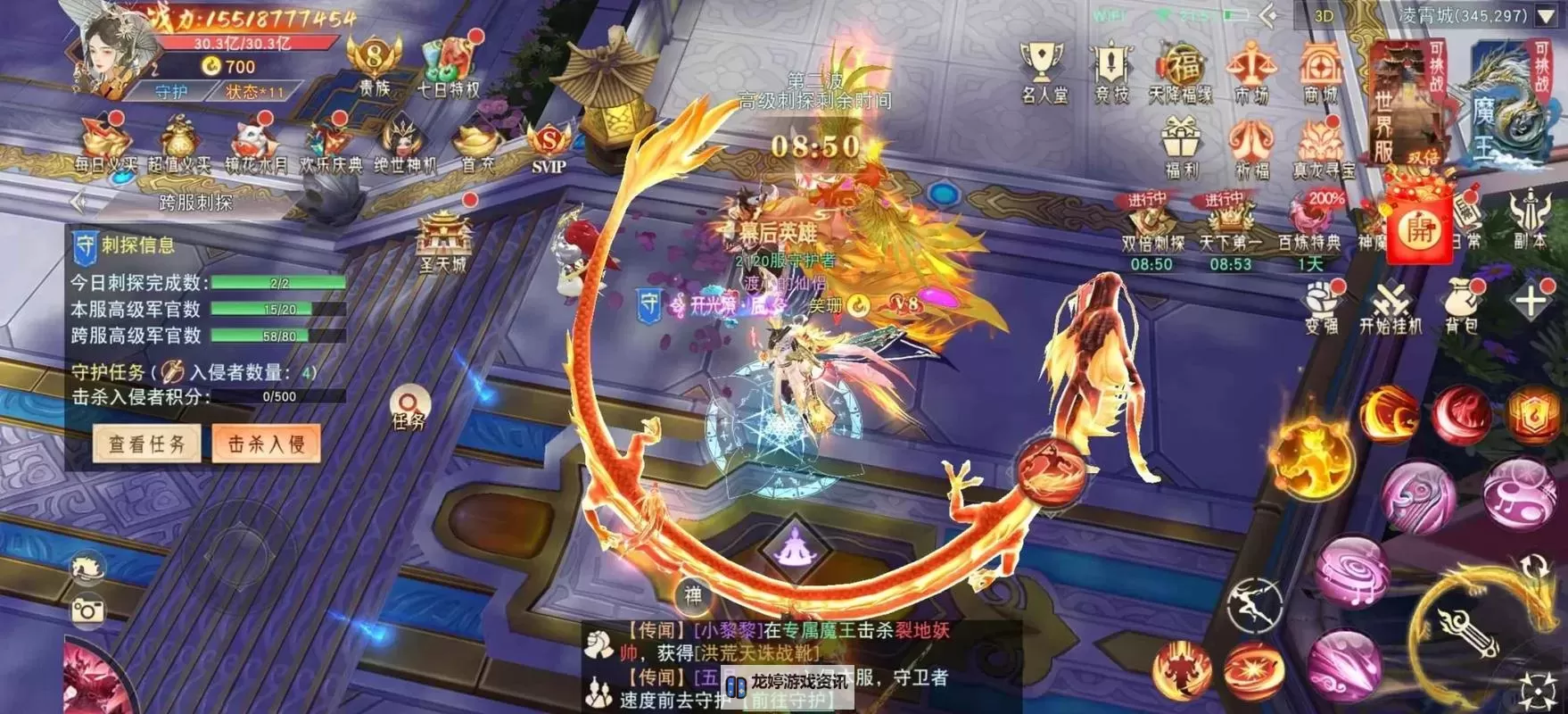Viewport: 1568px width, 714px height.
Task: Open the red envelope 開 icon
Action: [x=1418, y=229]
